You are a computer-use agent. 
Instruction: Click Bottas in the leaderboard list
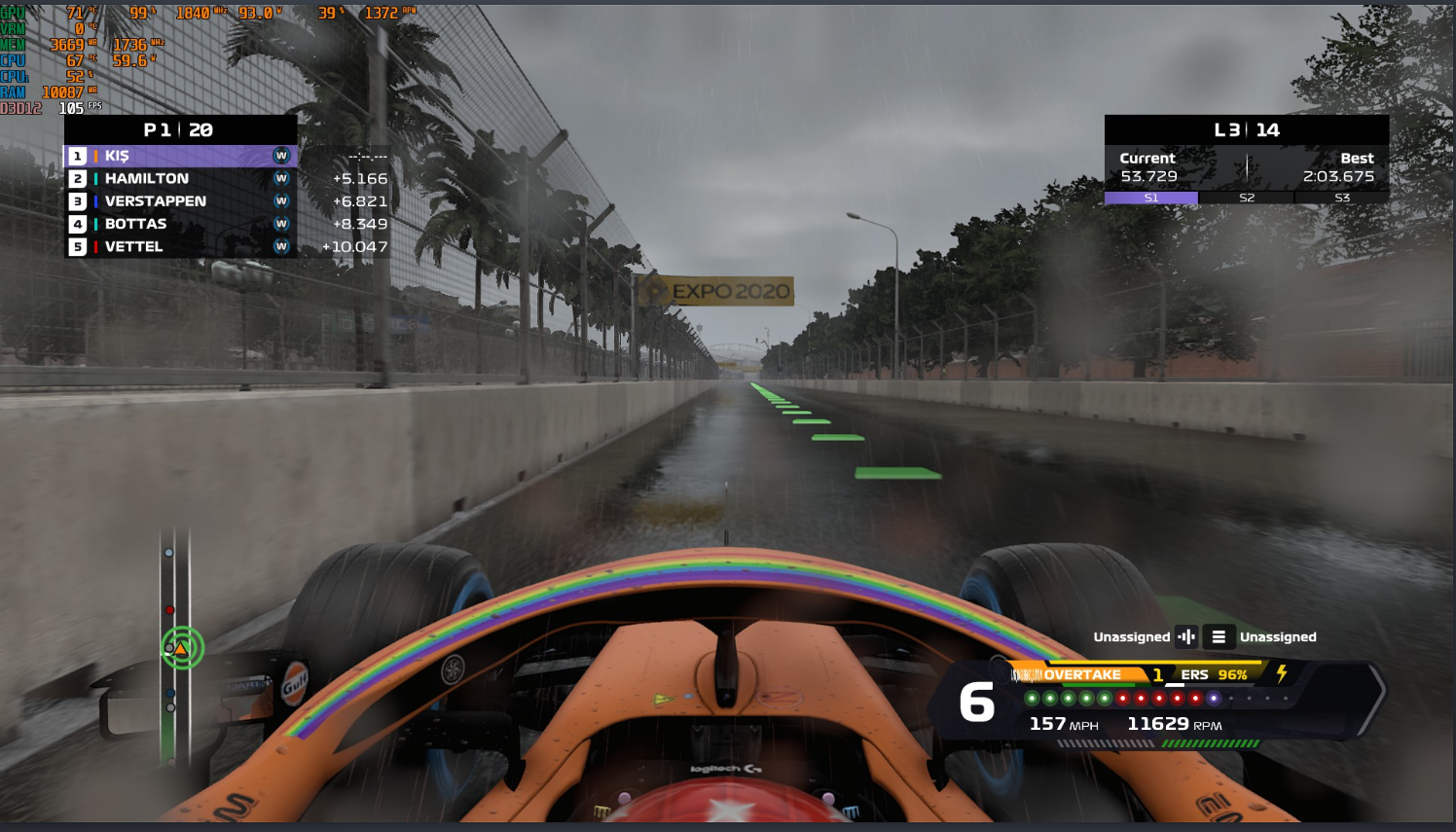coord(180,224)
